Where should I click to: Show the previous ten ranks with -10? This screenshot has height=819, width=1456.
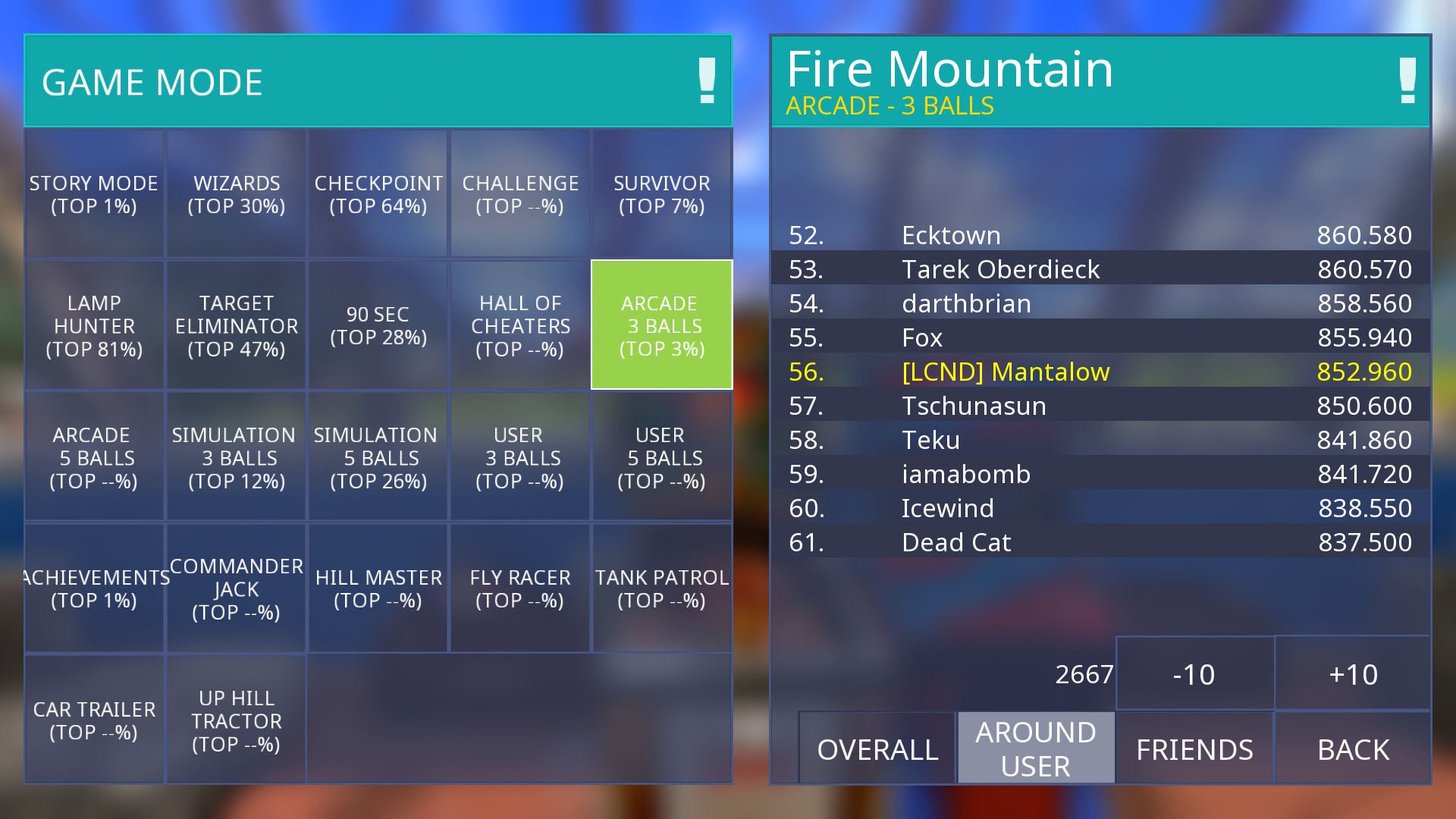pyautogui.click(x=1194, y=674)
